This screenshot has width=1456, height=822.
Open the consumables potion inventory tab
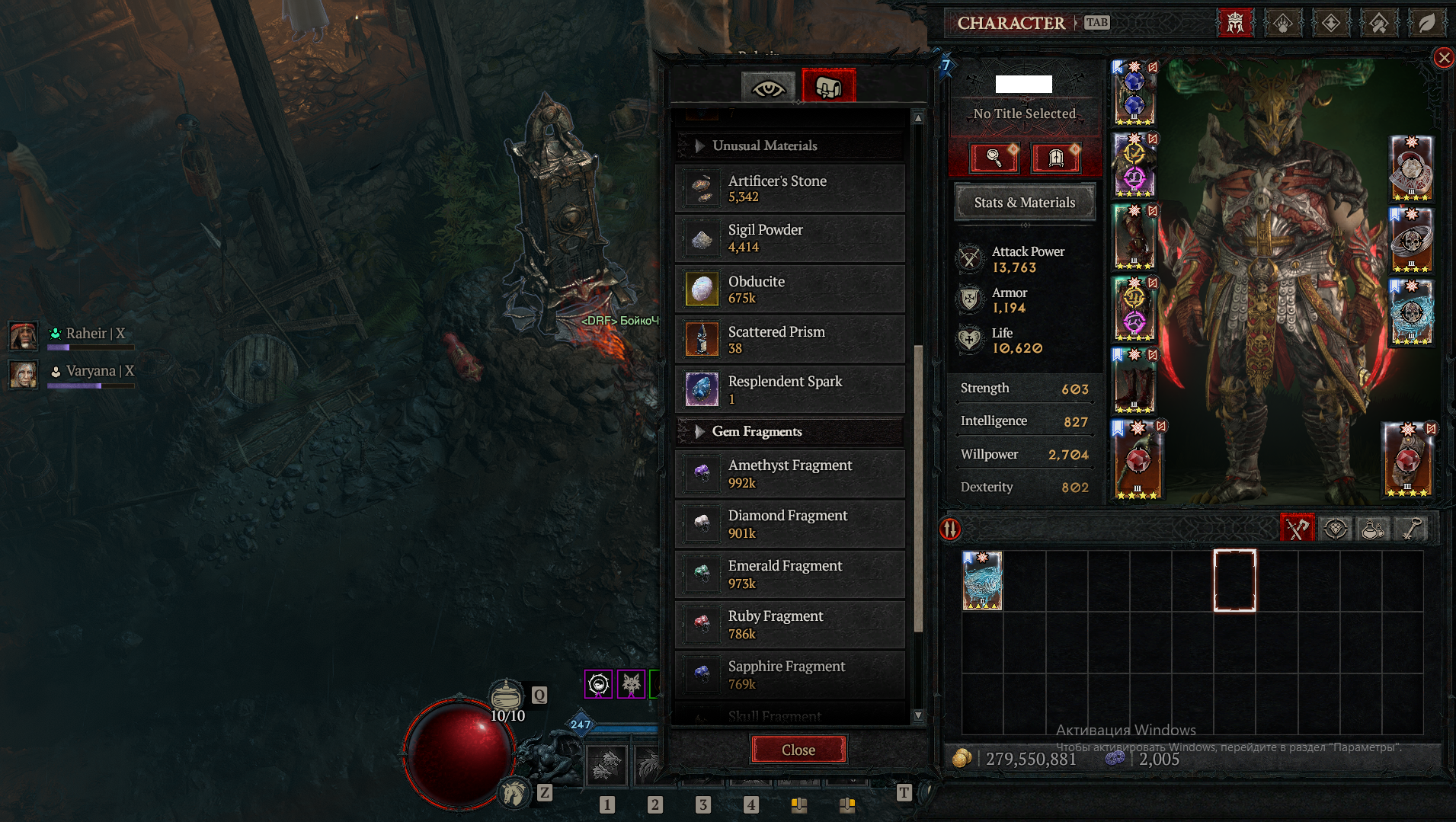pos(1372,529)
